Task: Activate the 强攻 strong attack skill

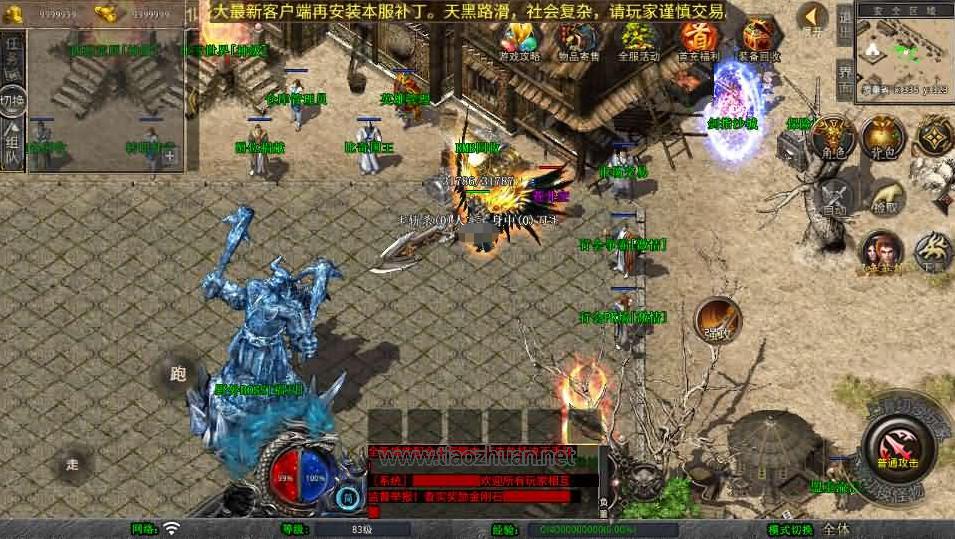Action: (717, 319)
